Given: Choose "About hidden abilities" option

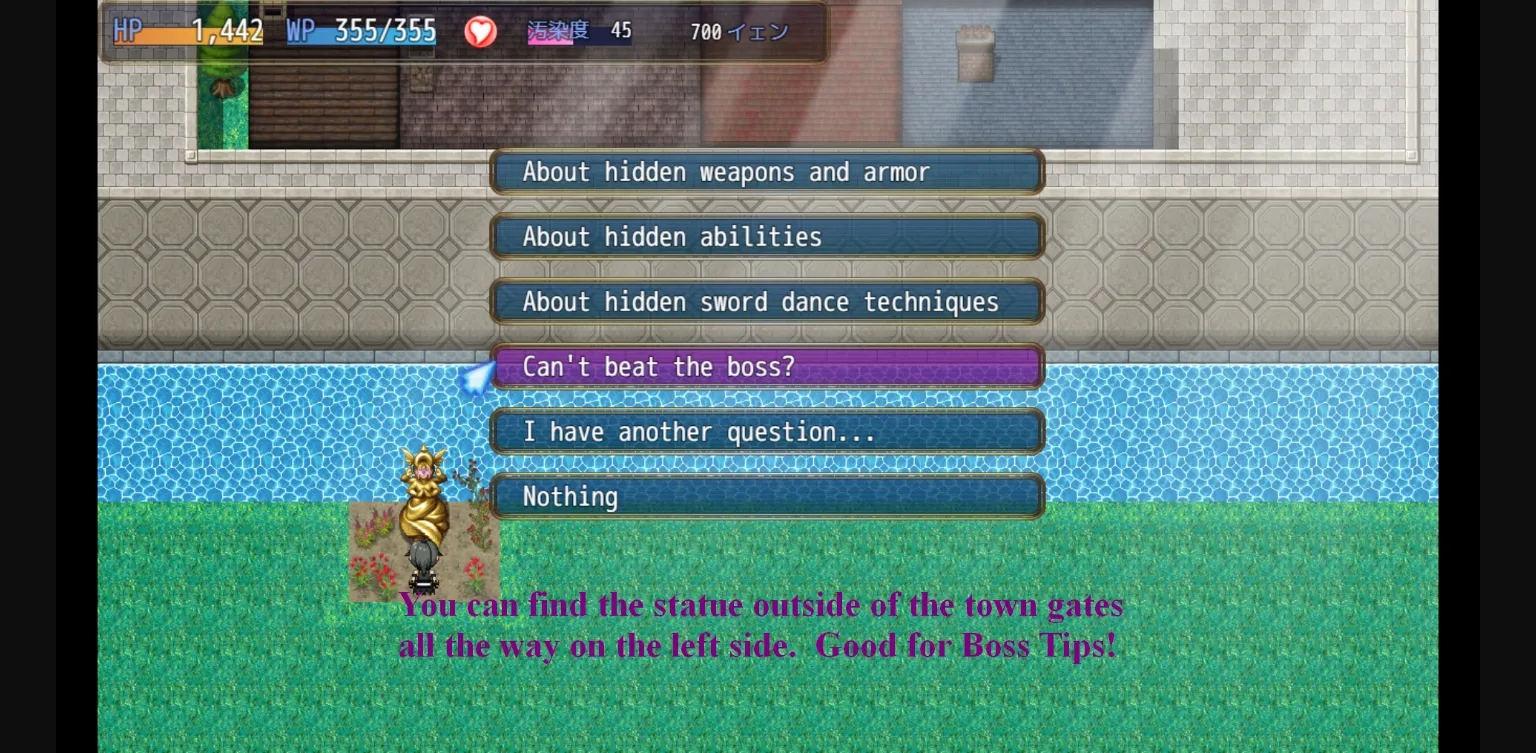Looking at the screenshot, I should tap(766, 236).
